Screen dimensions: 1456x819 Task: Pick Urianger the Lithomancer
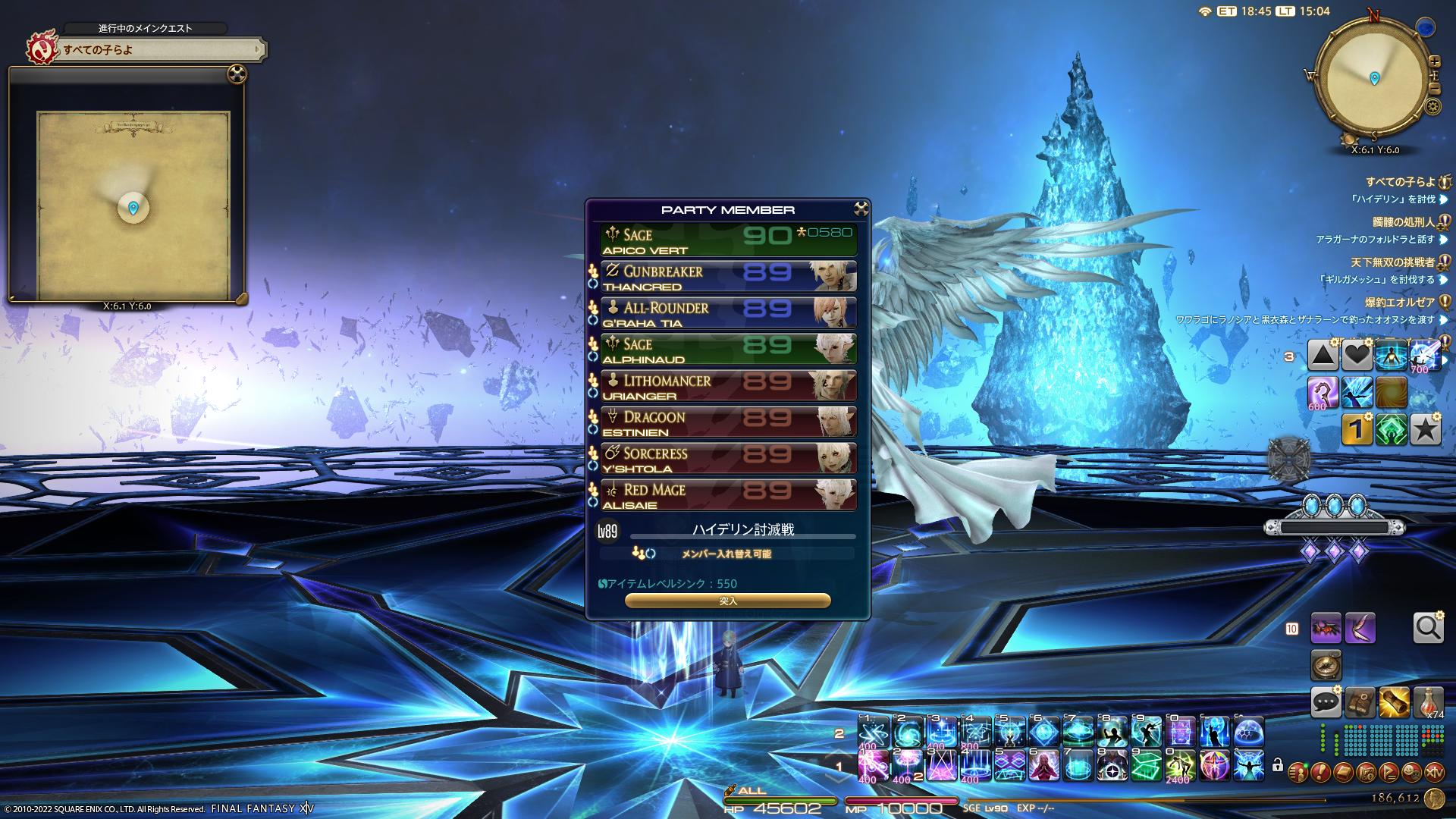pos(728,386)
